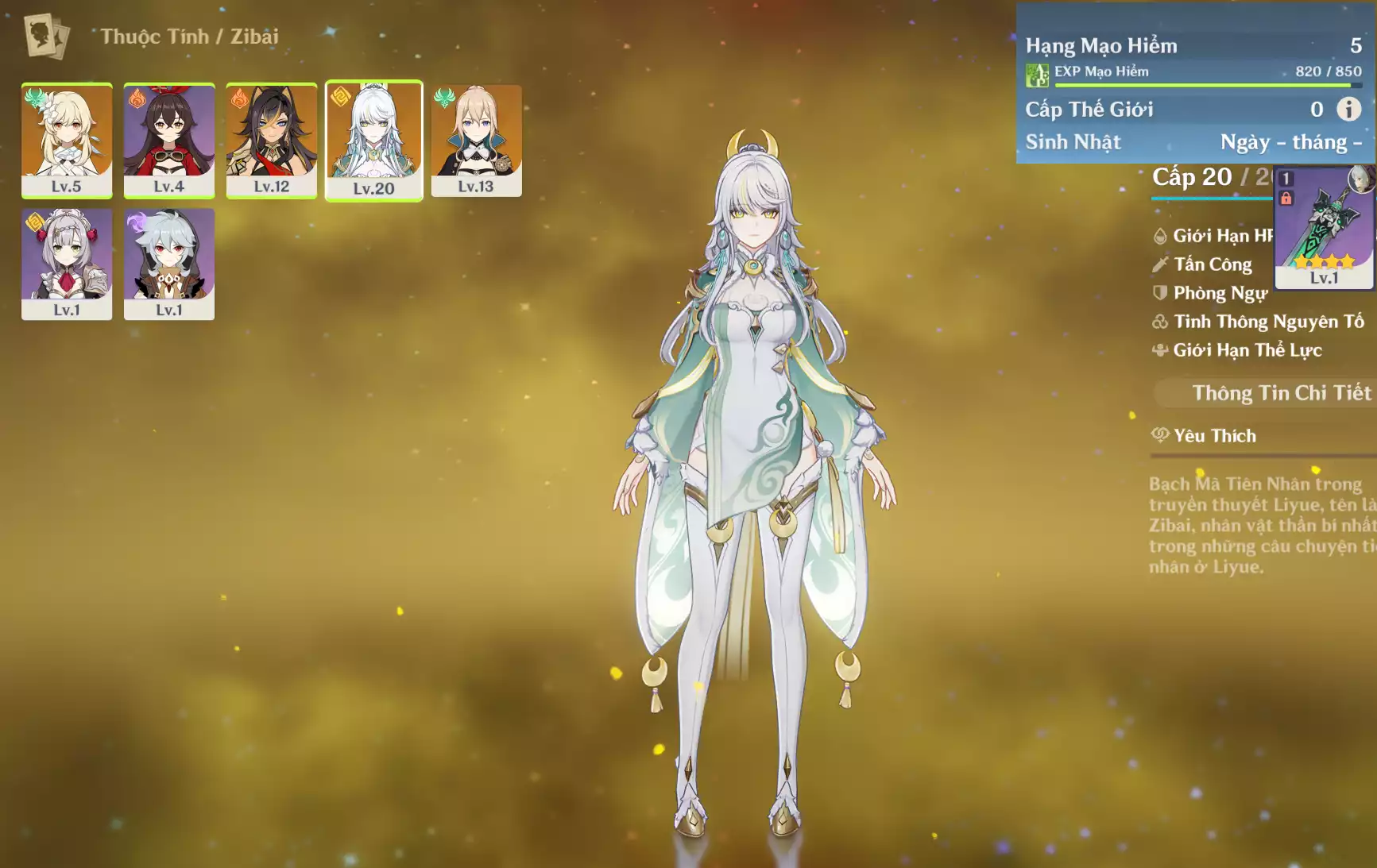Viewport: 1377px width, 868px height.
Task: Select the Lv.1 Noelle character portrait
Action: tap(67, 264)
